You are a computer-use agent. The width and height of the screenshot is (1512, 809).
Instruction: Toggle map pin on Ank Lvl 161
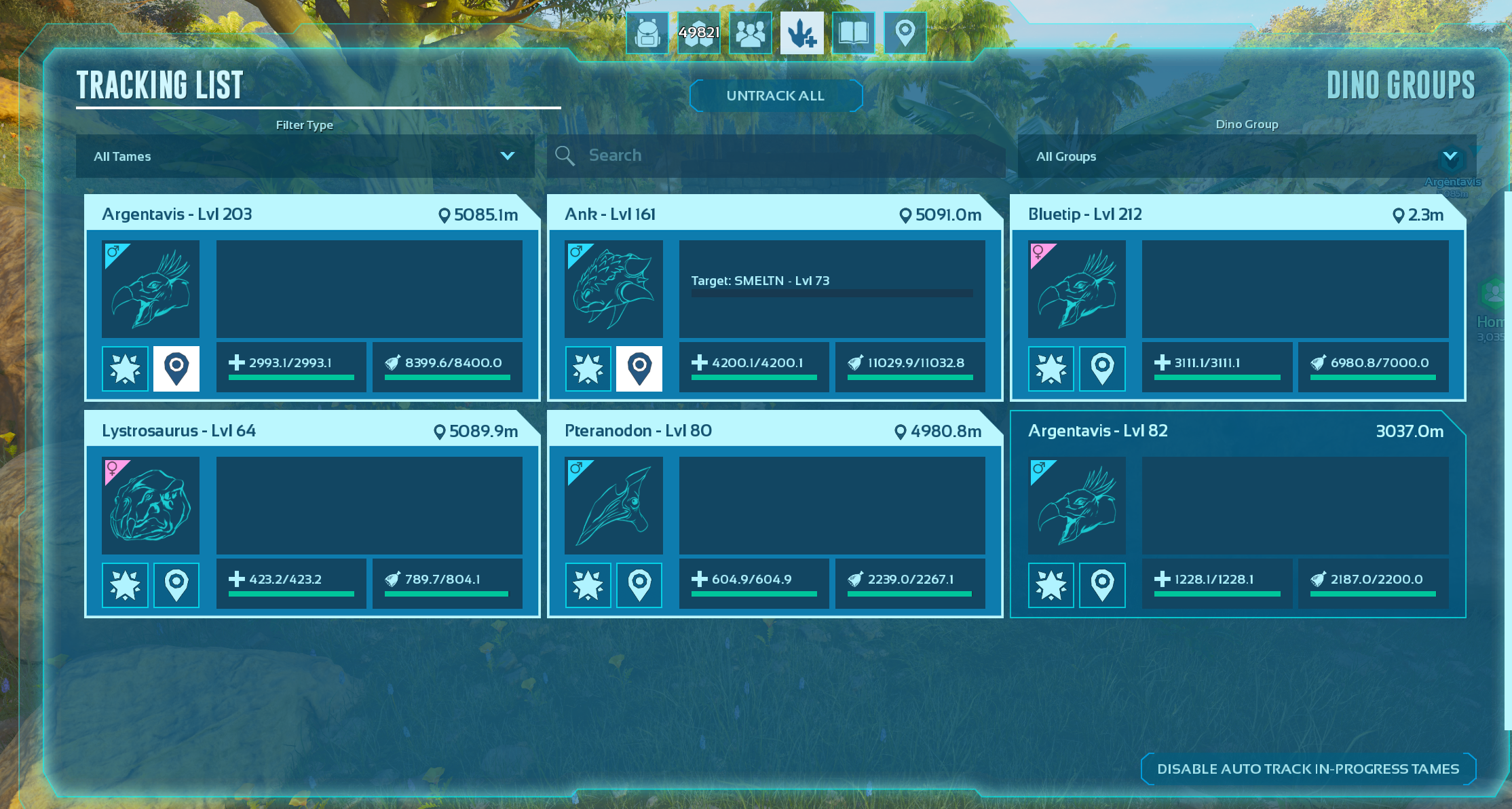point(639,369)
